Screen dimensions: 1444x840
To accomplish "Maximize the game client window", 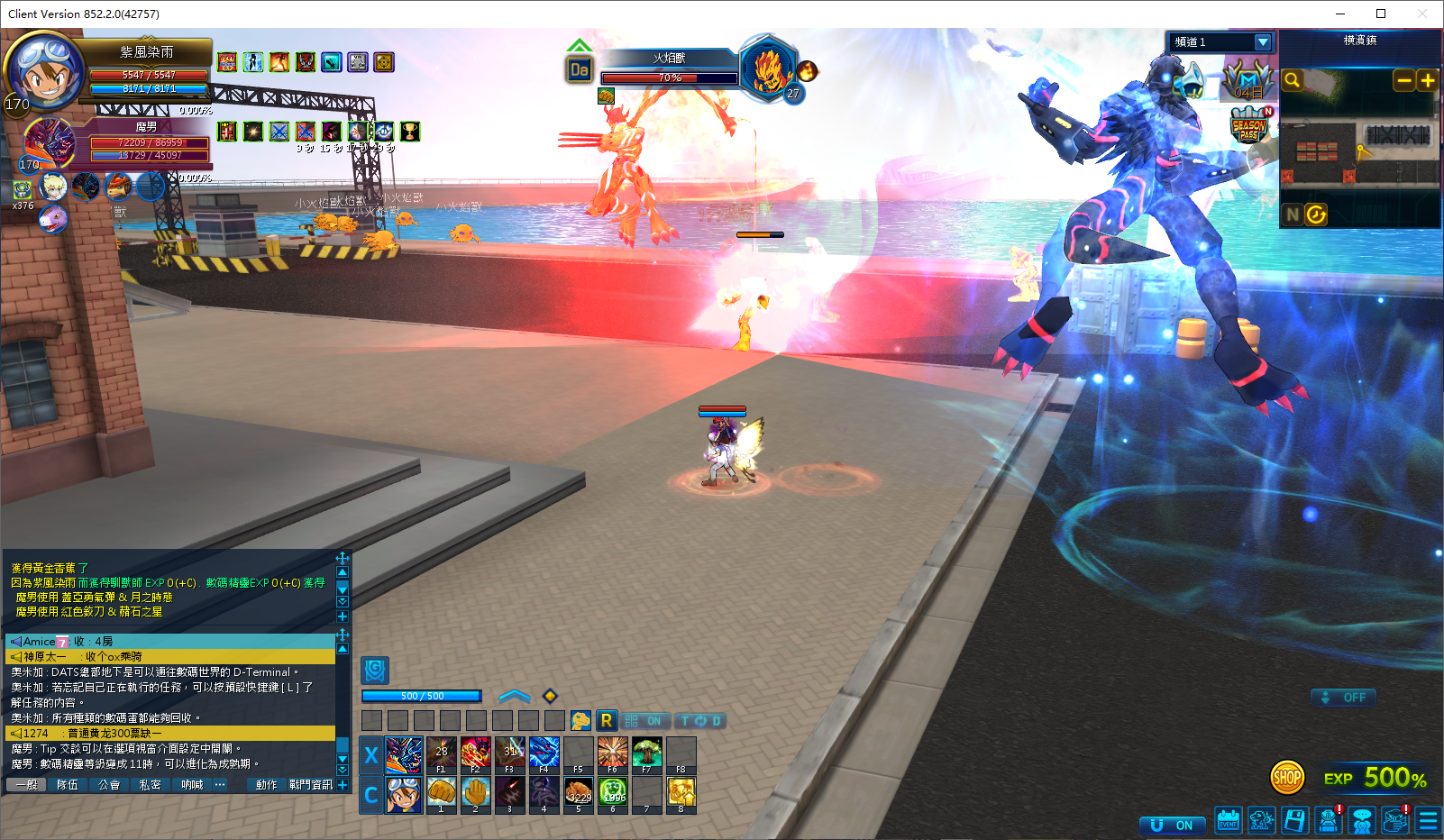I will [1380, 14].
